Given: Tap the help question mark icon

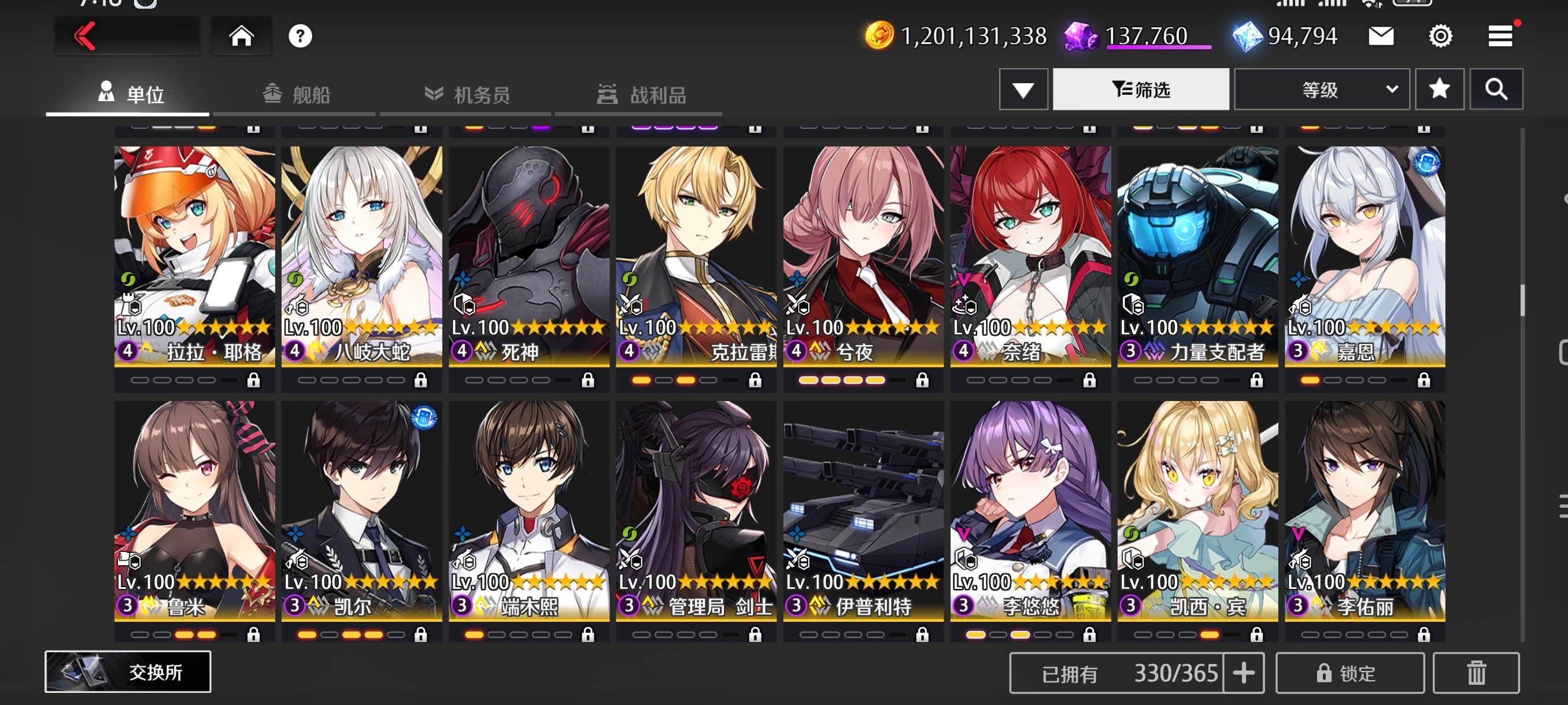Looking at the screenshot, I should [302, 36].
